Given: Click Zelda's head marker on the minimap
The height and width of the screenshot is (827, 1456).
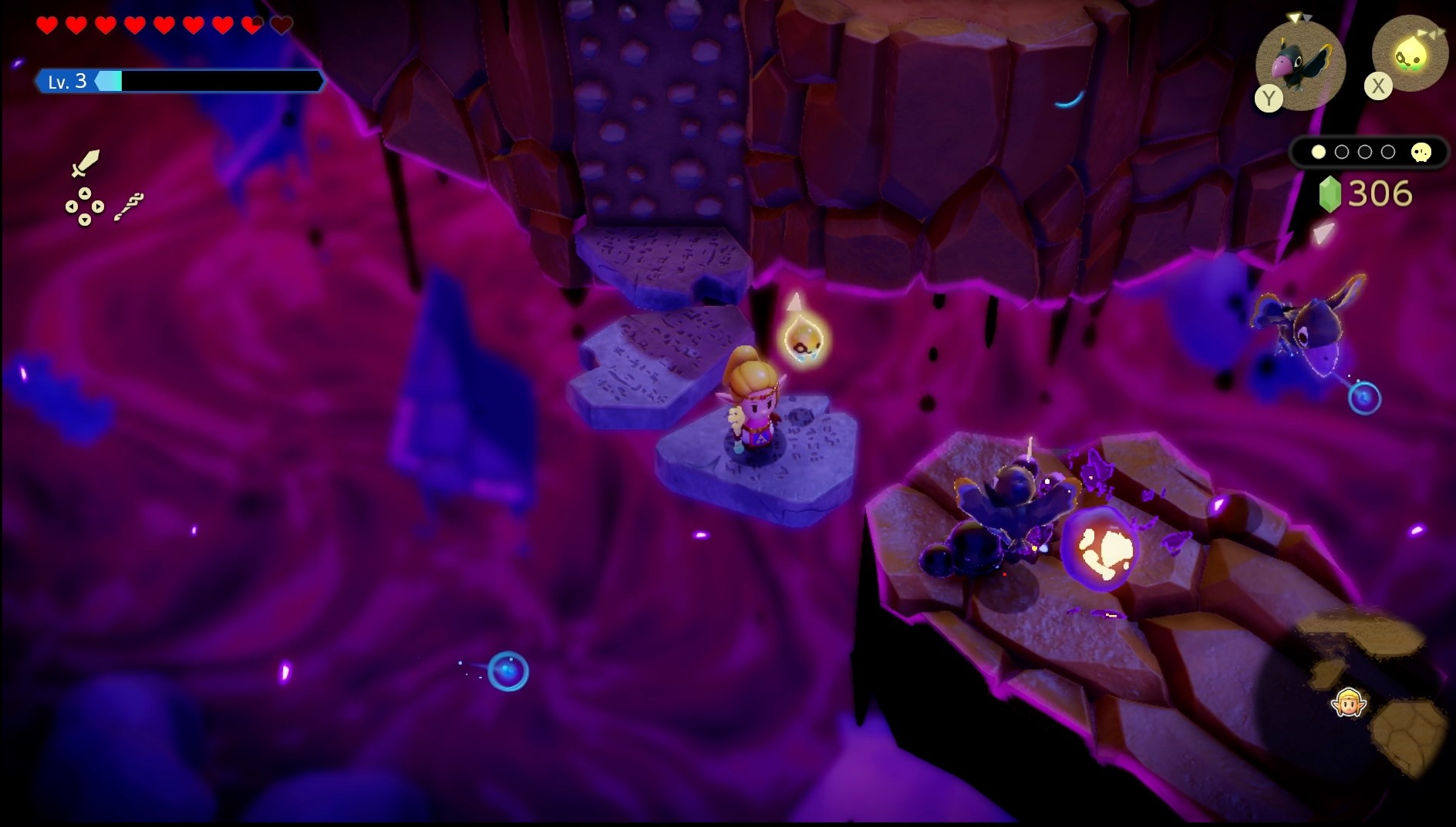Looking at the screenshot, I should coord(1349,702).
